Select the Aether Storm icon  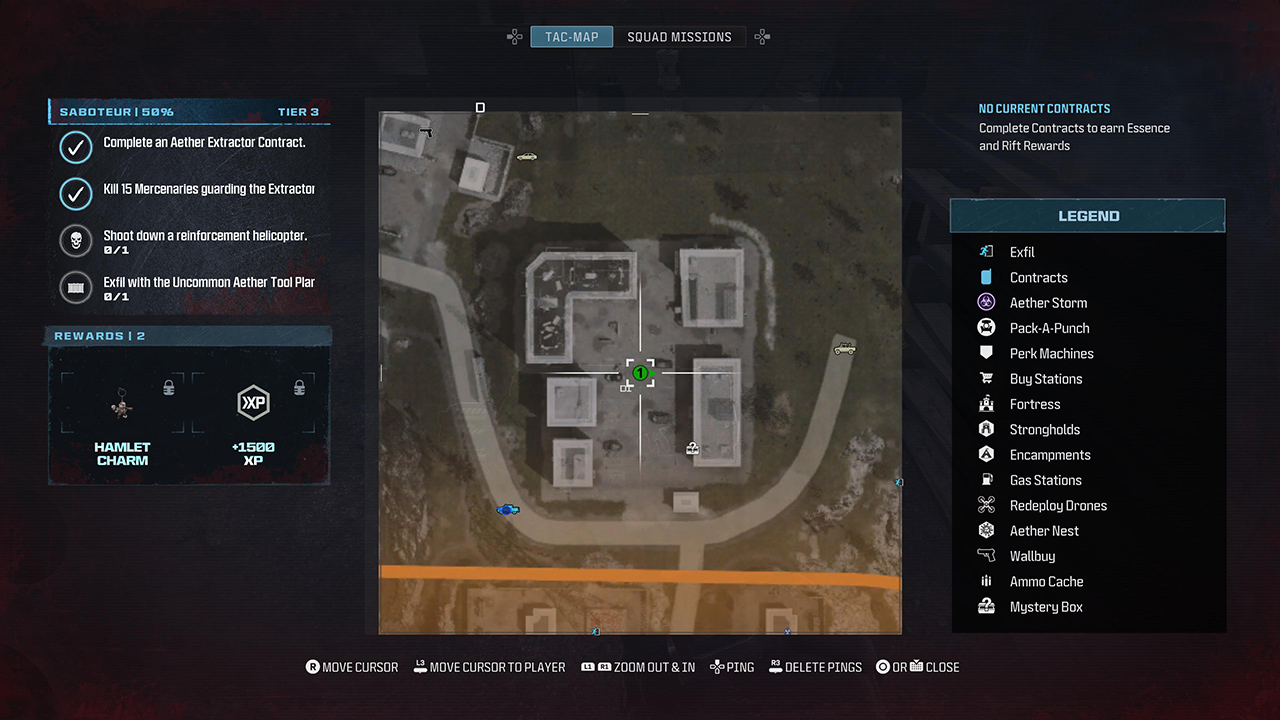click(x=988, y=302)
